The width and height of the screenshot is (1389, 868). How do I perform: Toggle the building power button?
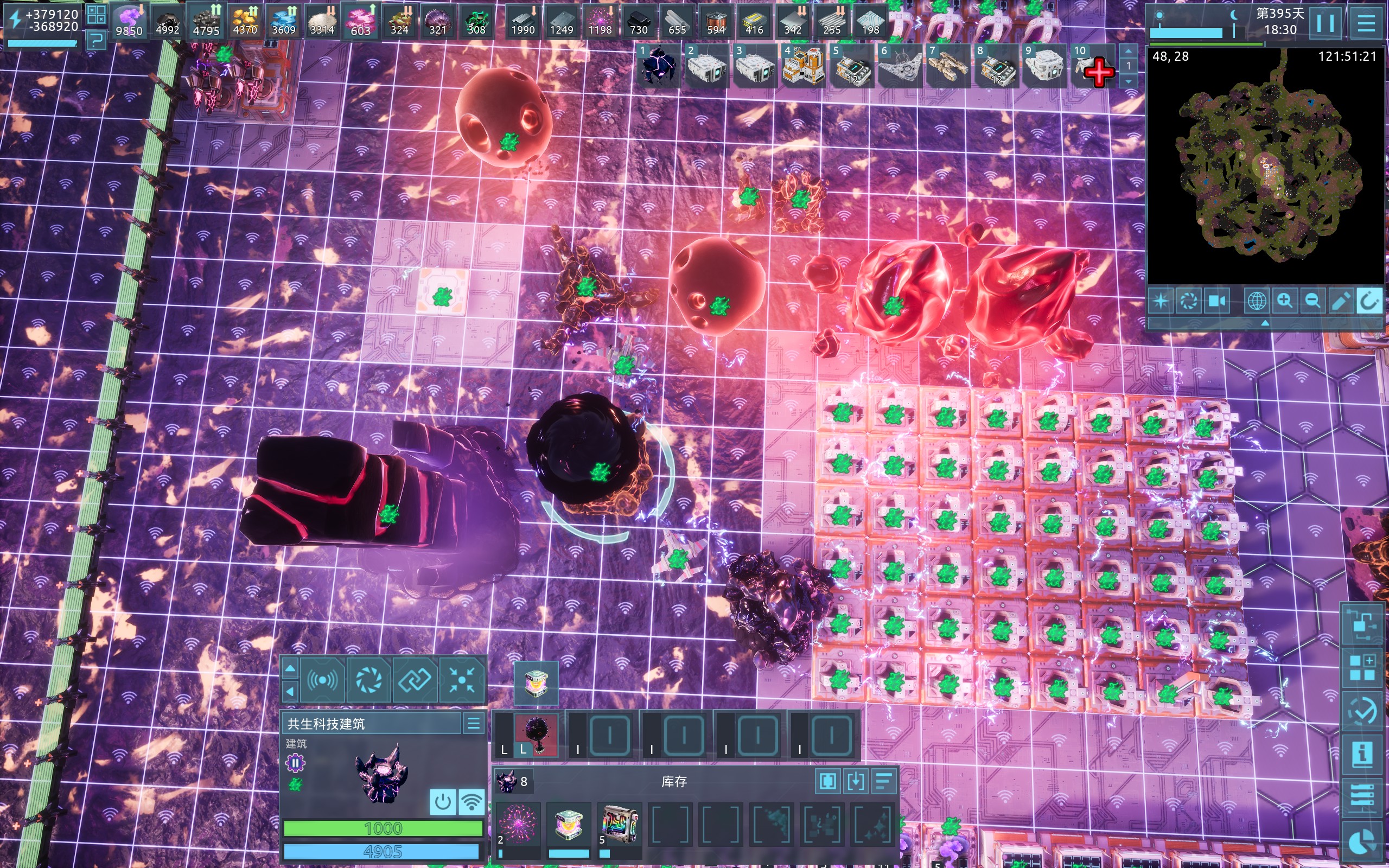pyautogui.click(x=443, y=801)
